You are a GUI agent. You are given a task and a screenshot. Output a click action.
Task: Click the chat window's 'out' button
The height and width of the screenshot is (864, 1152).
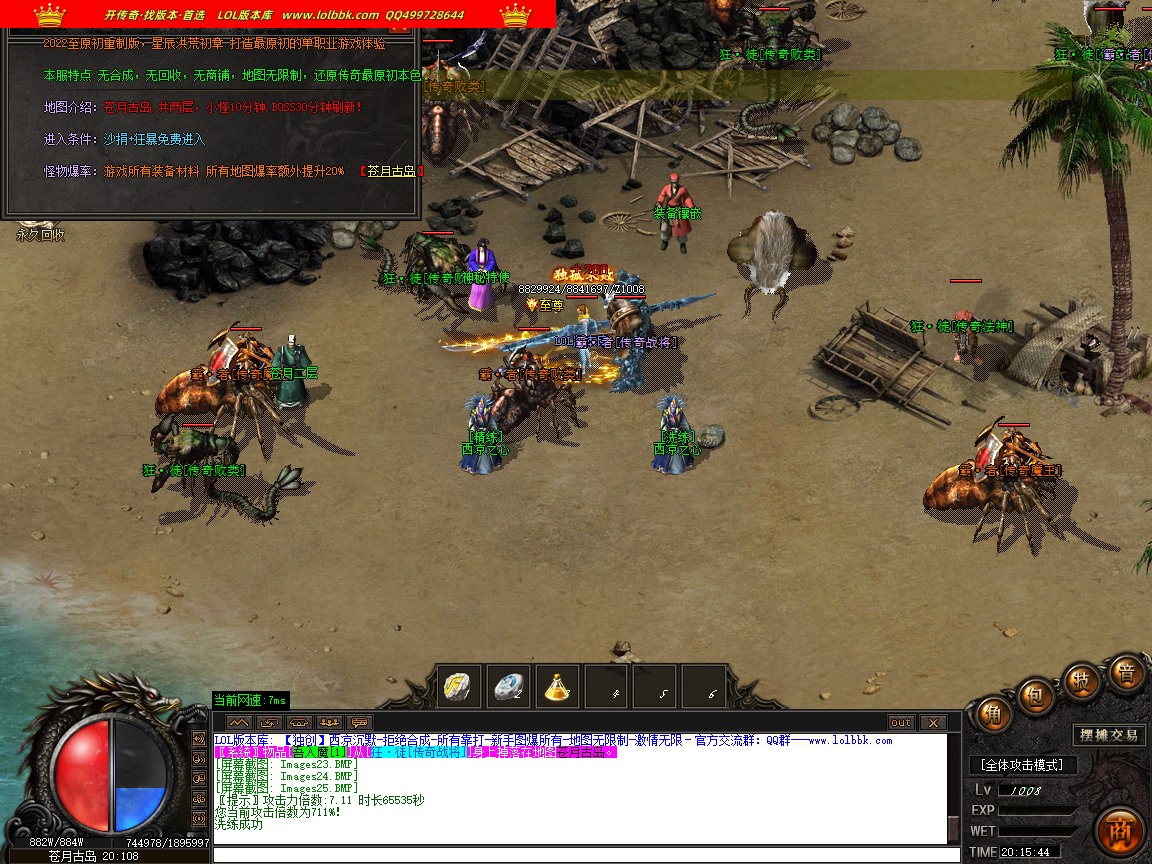click(x=901, y=722)
